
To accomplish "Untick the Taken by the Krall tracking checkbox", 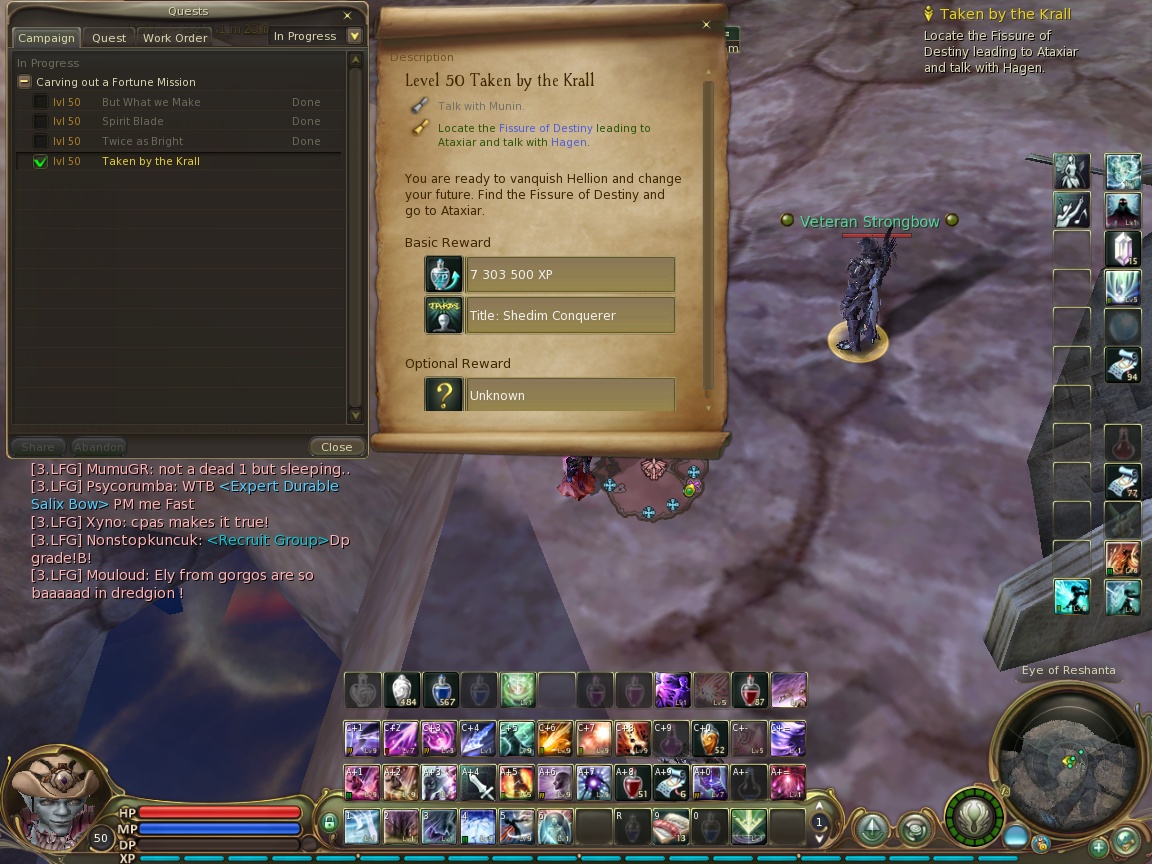I will pyautogui.click(x=41, y=161).
